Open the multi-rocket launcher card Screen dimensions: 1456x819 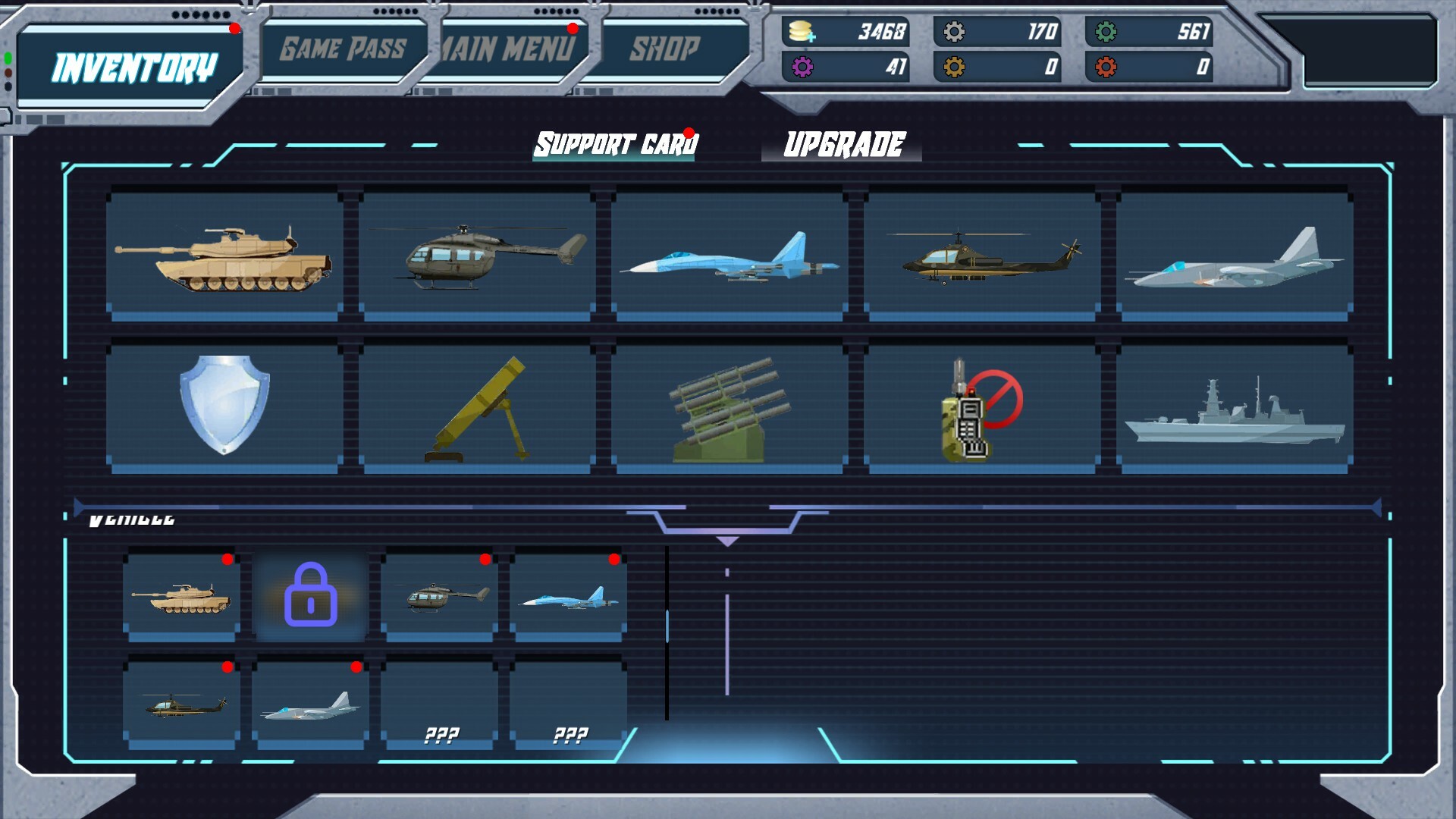(729, 407)
